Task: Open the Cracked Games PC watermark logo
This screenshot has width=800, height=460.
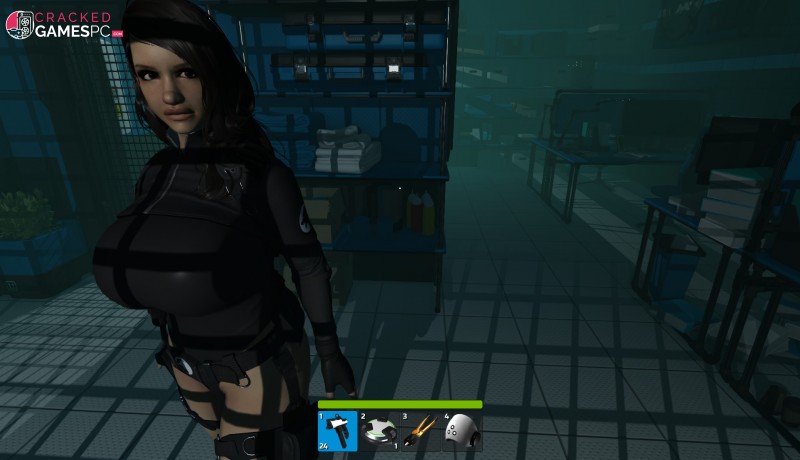Action: [63, 24]
